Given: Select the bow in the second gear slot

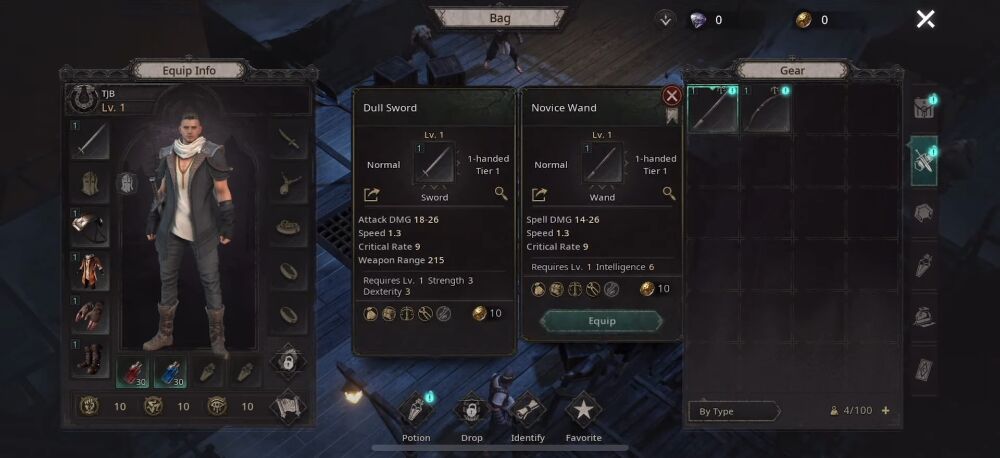Looking at the screenshot, I should pos(766,110).
